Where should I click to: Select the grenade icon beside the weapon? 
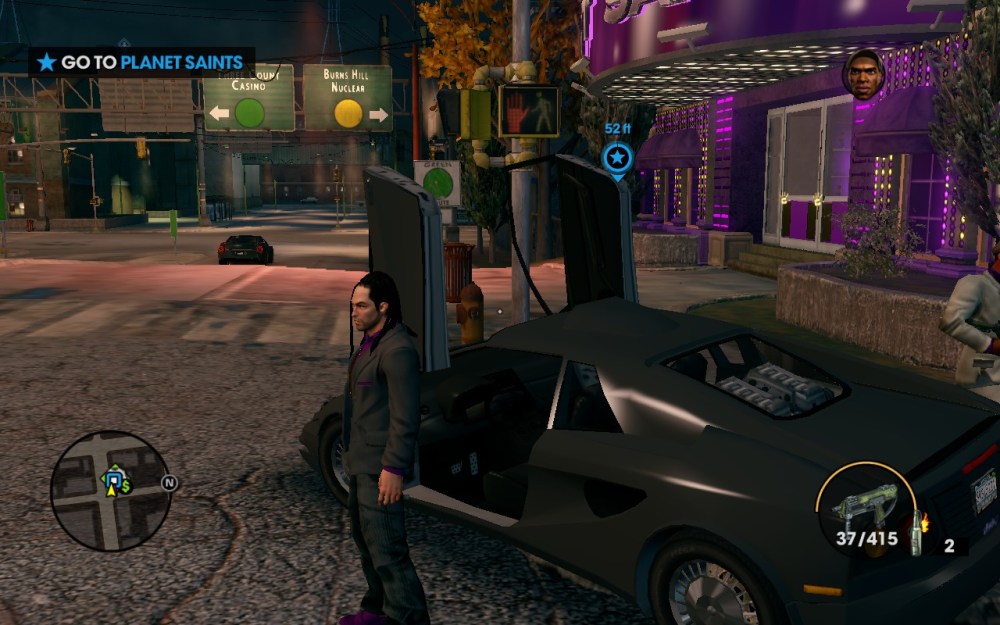917,530
